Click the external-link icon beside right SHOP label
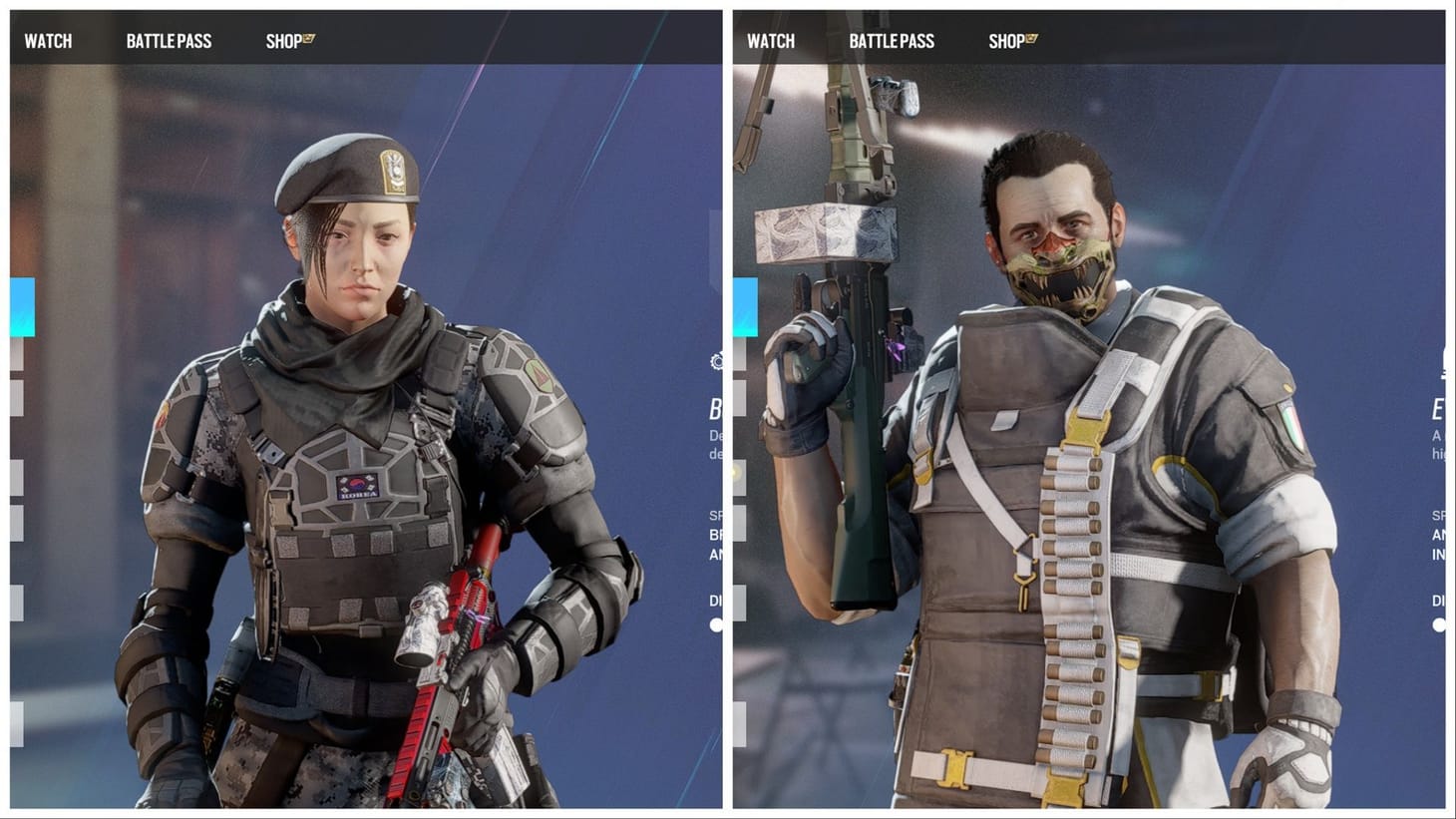Screen dimensions: 1456x819 click(1031, 37)
